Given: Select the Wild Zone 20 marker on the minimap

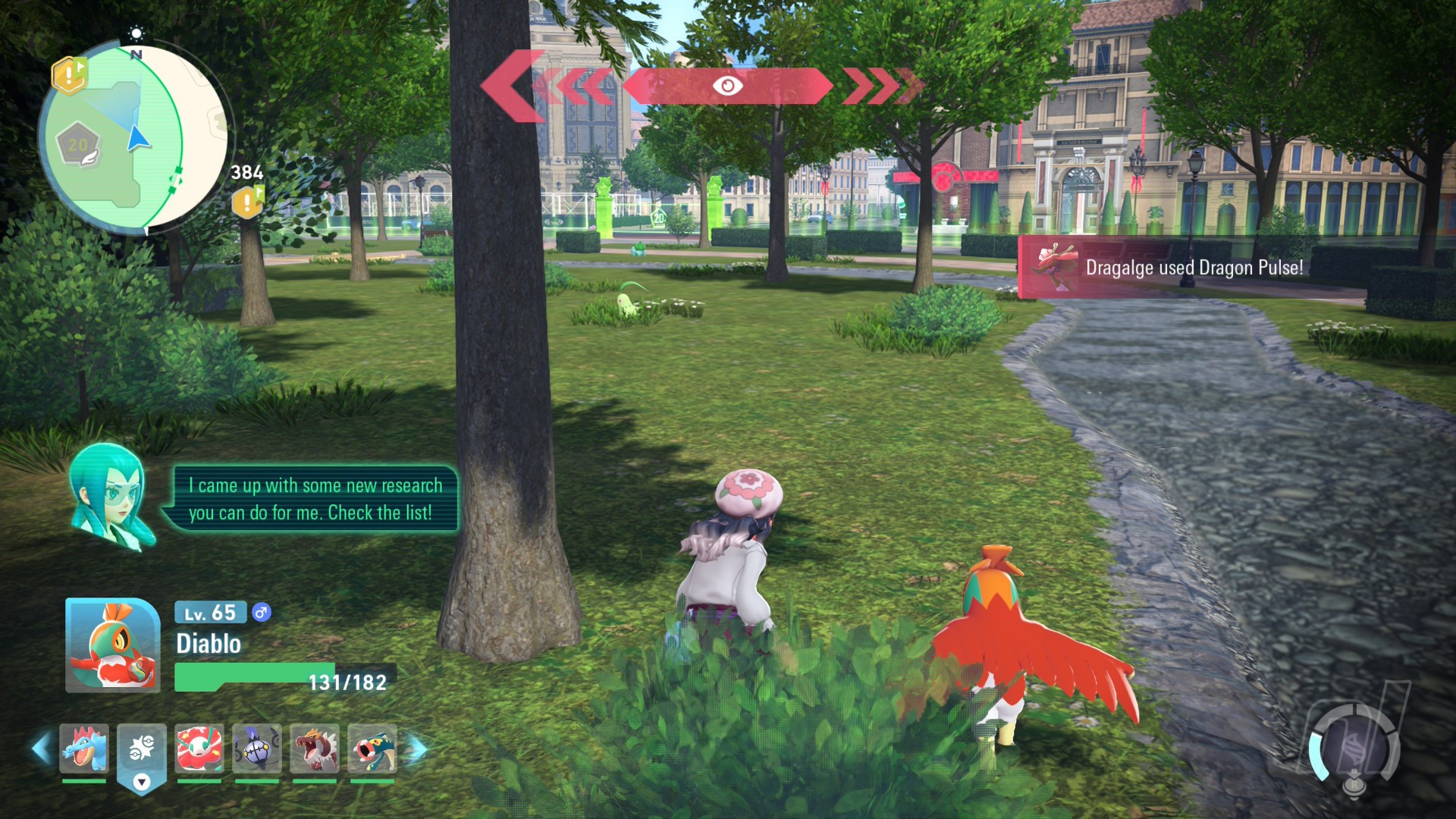Looking at the screenshot, I should 79,145.
